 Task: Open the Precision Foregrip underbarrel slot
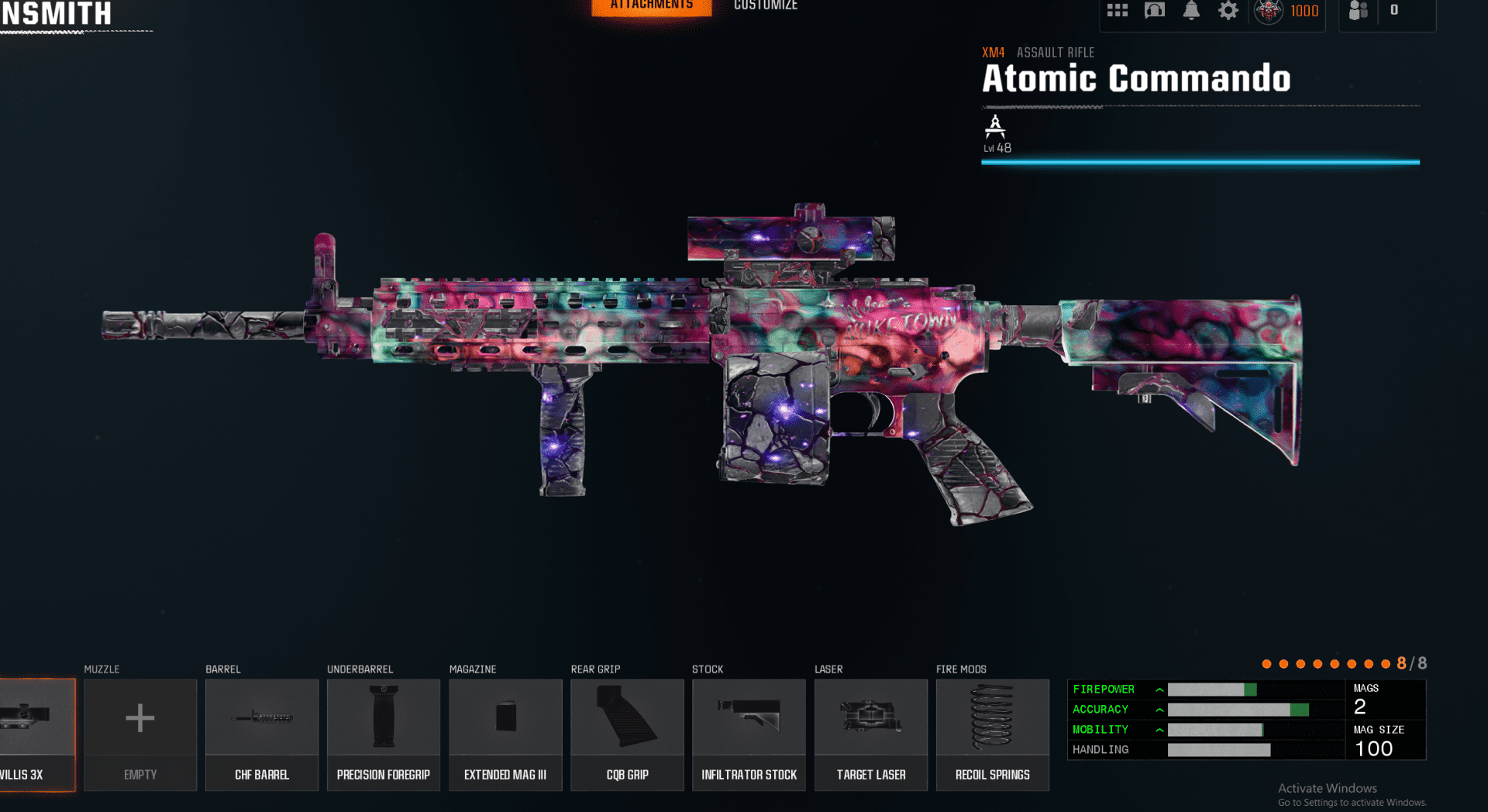[384, 734]
